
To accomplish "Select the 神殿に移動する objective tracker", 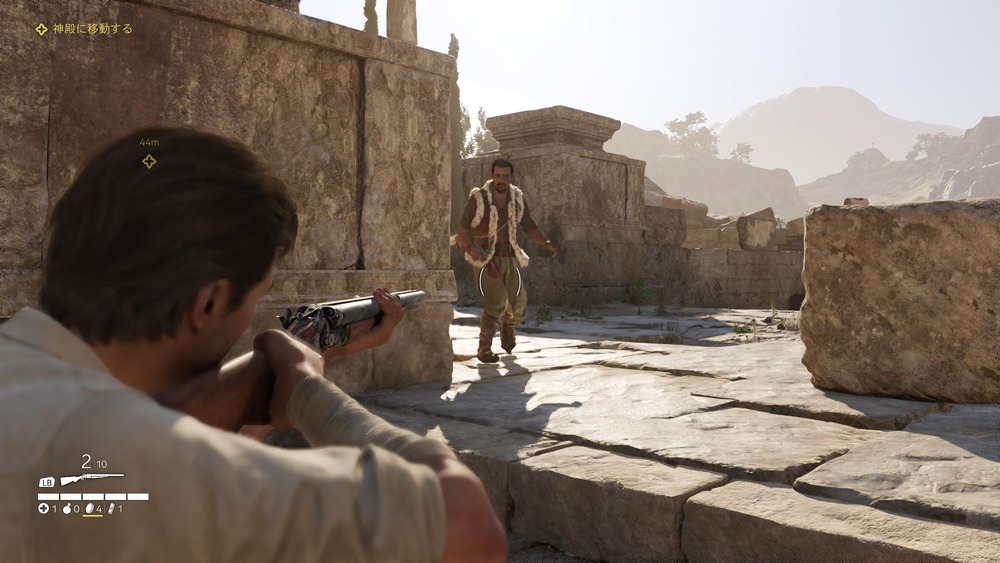I will point(84,29).
